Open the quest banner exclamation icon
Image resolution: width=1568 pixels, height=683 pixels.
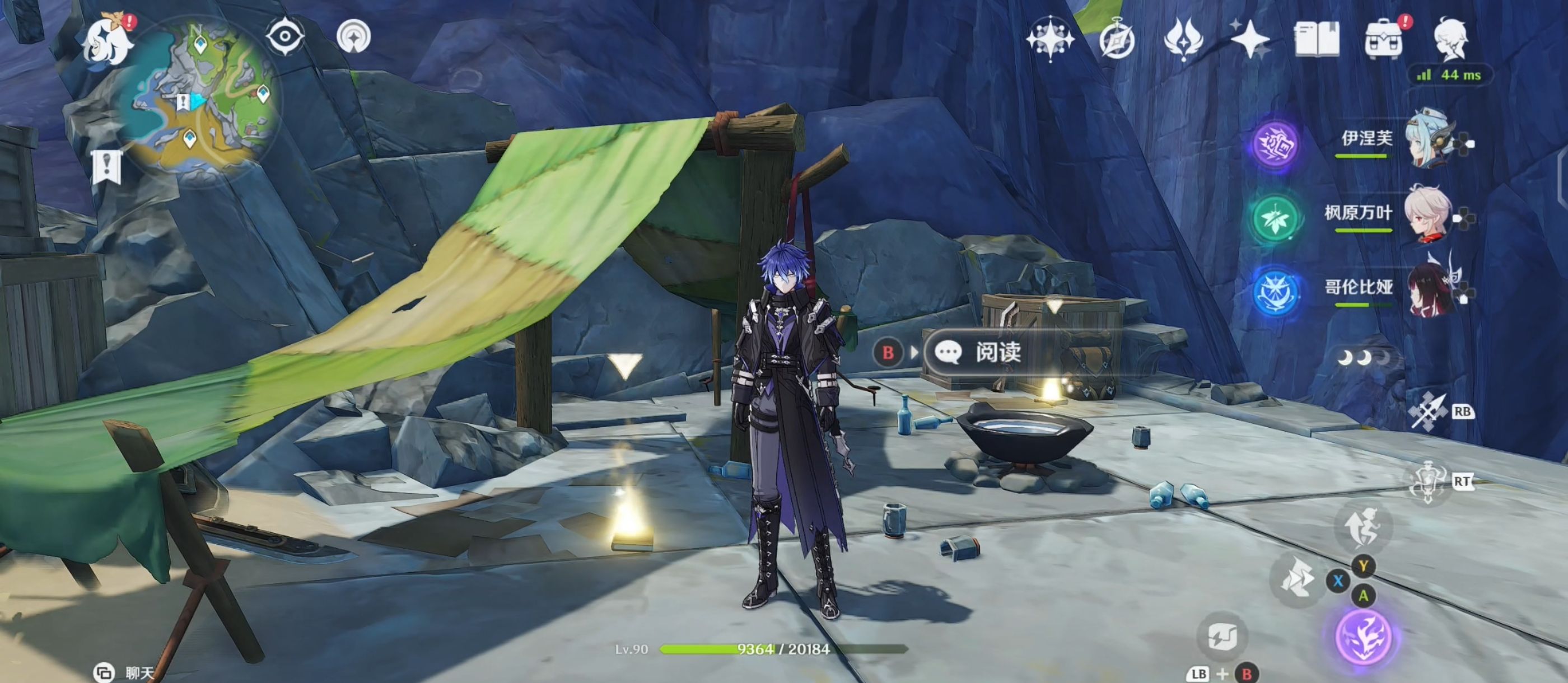[107, 167]
